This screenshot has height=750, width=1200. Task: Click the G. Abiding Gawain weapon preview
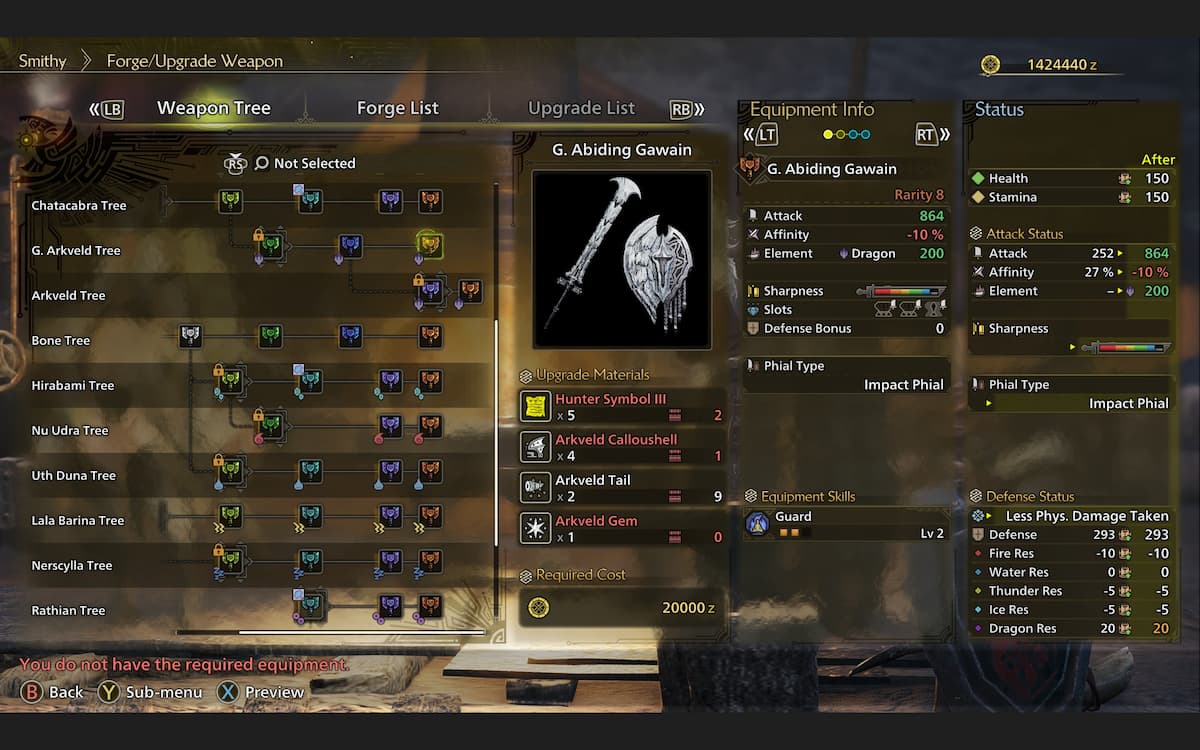pos(621,259)
